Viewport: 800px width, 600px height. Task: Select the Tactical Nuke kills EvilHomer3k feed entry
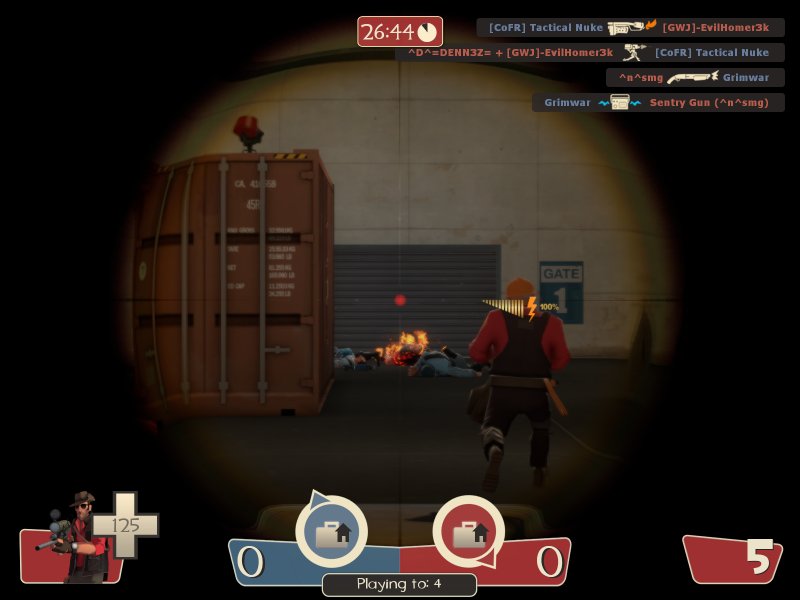point(630,28)
